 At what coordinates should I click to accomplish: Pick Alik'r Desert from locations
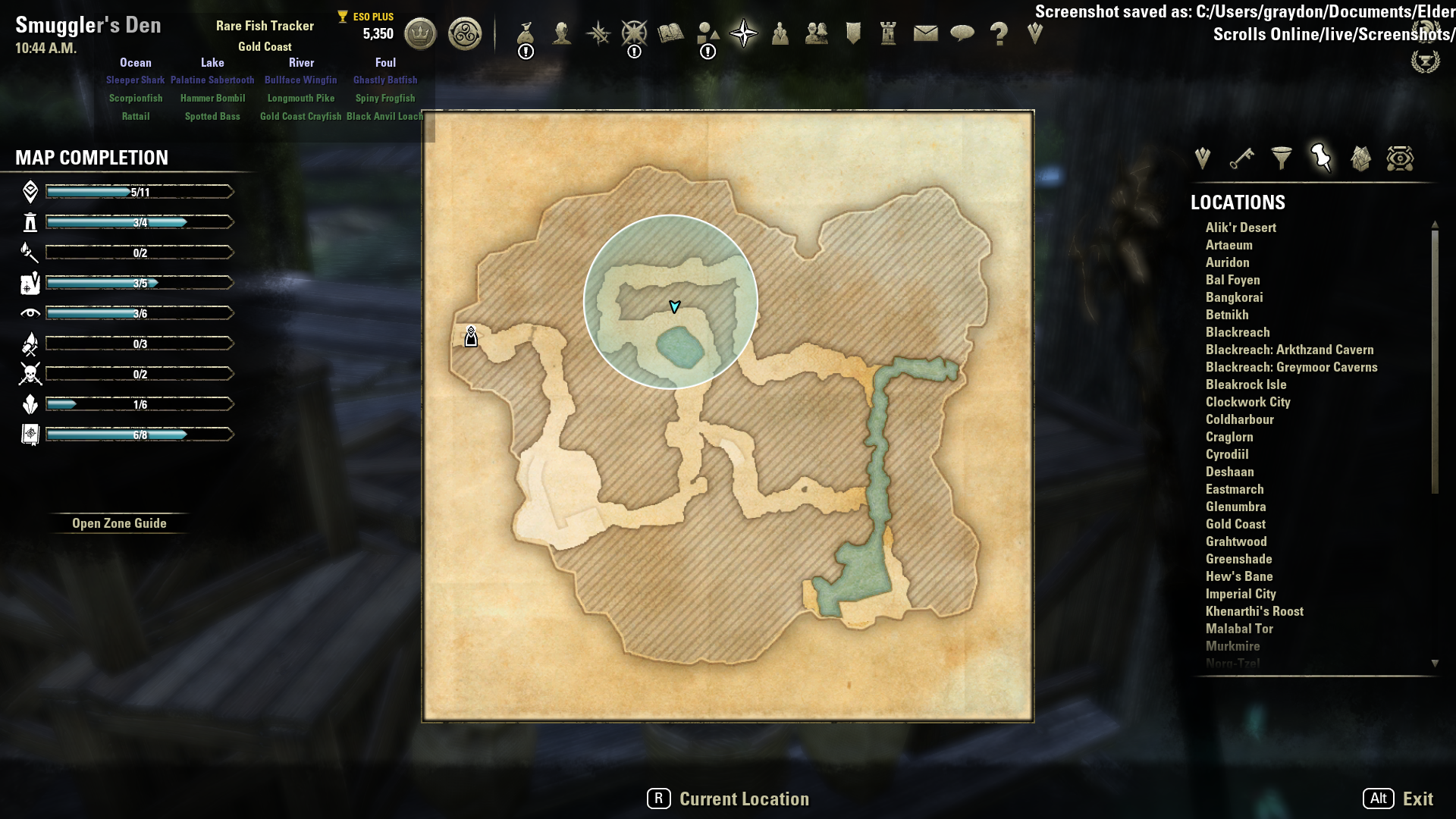click(1241, 227)
